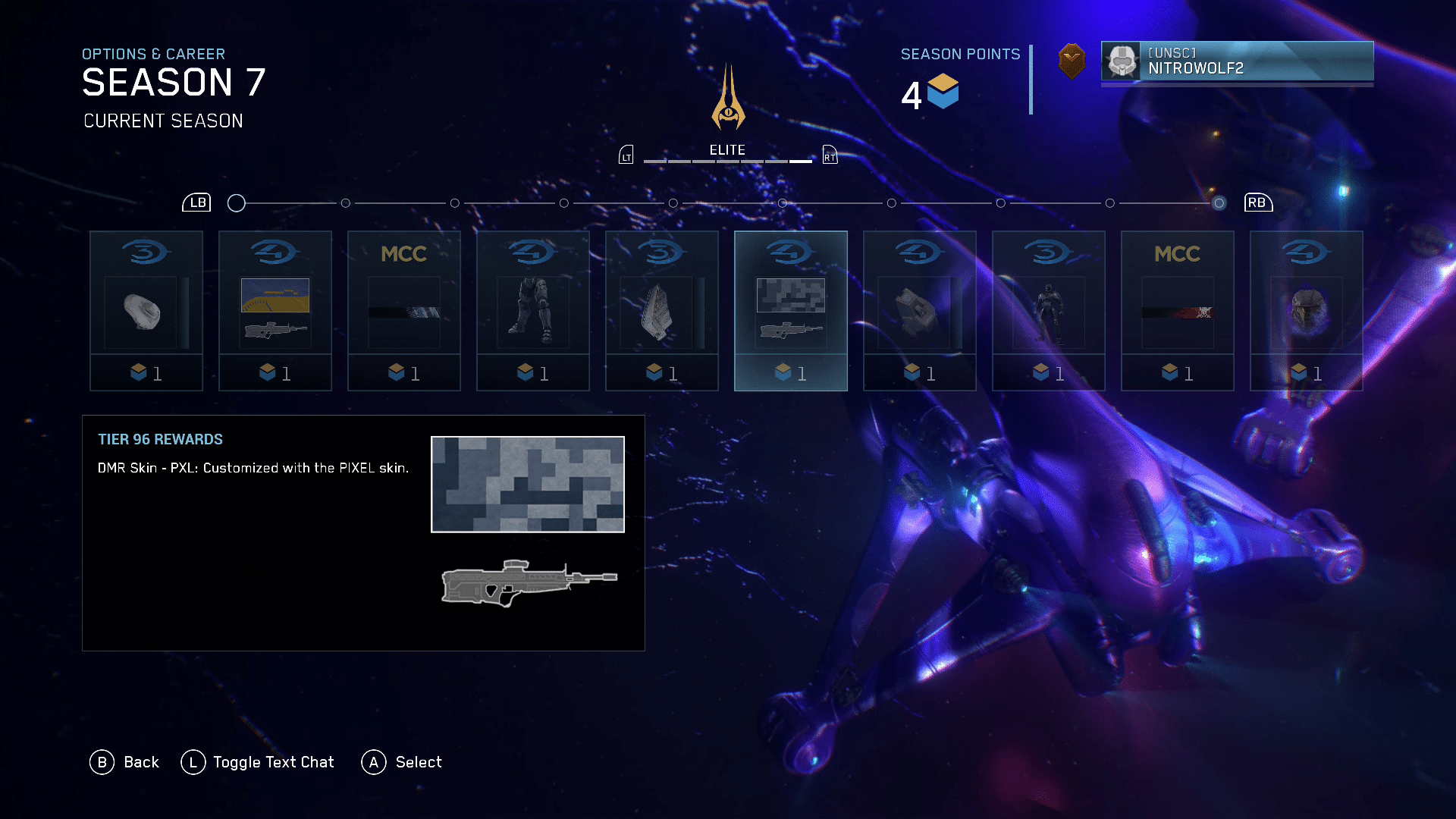The height and width of the screenshot is (819, 1456).
Task: Select the white rounded Halo 3 armor piece tile
Action: click(x=146, y=310)
